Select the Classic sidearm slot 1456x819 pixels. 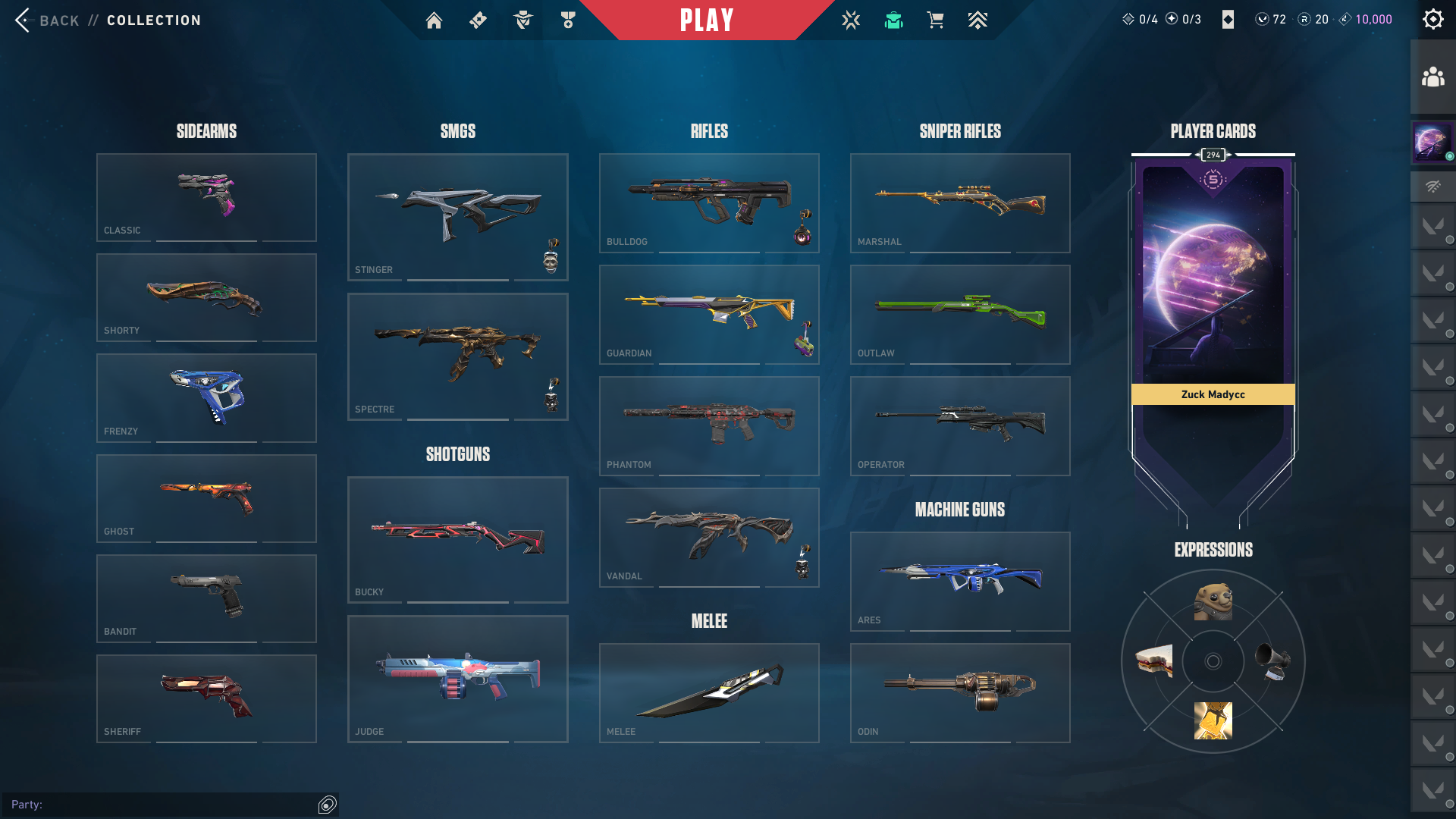click(206, 197)
